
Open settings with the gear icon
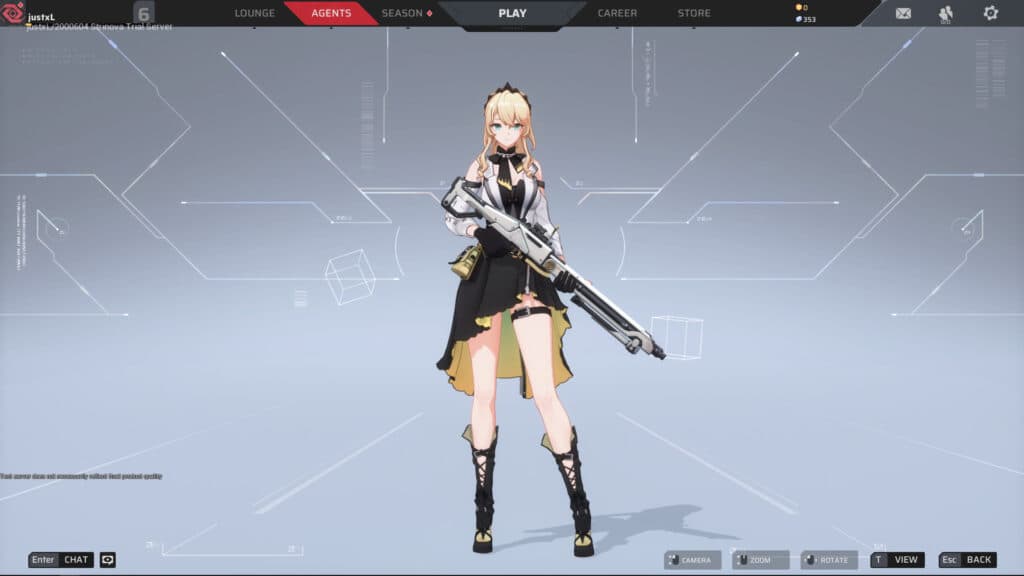[x=990, y=13]
